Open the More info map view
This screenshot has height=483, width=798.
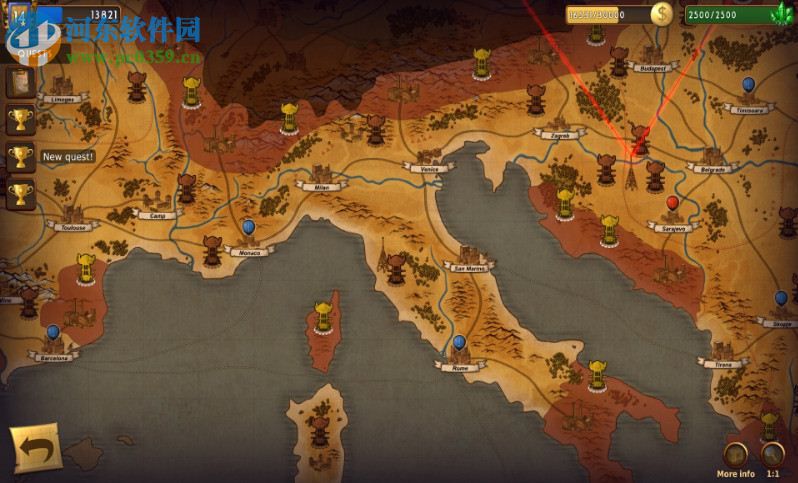coord(736,454)
